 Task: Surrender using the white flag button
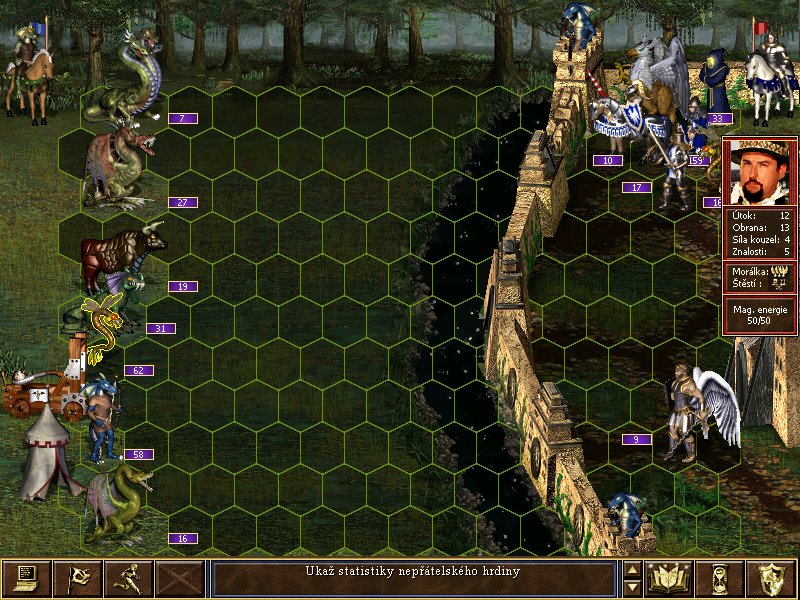pos(77,578)
